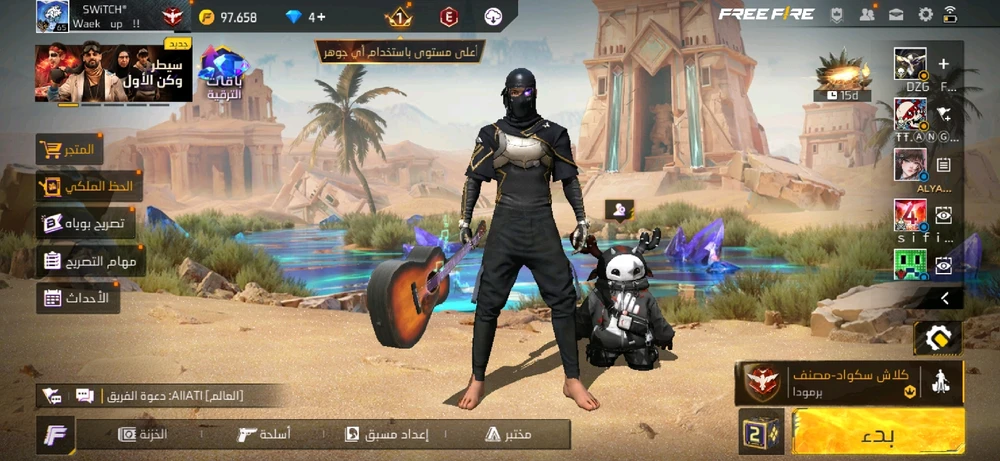Switch to the إعداد مسبق preset tab
This screenshot has width=1000, height=461.
(387, 434)
